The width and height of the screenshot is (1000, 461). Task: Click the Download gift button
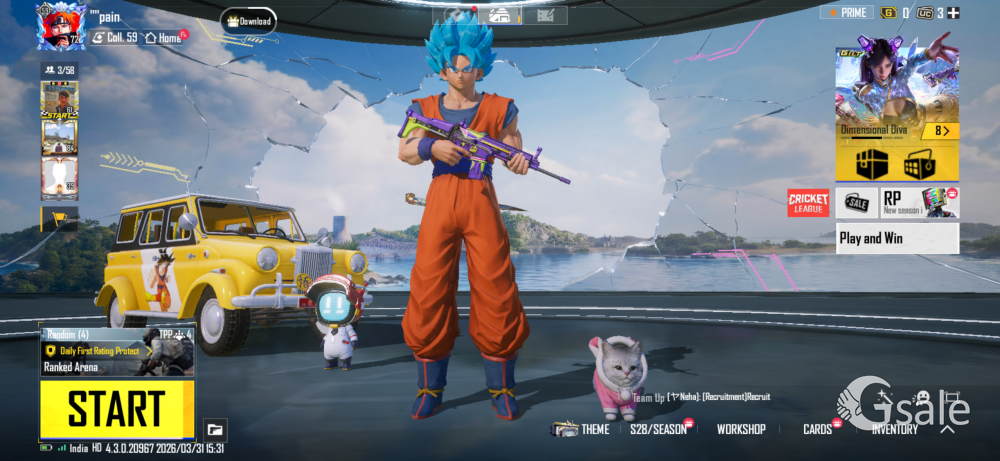[249, 21]
